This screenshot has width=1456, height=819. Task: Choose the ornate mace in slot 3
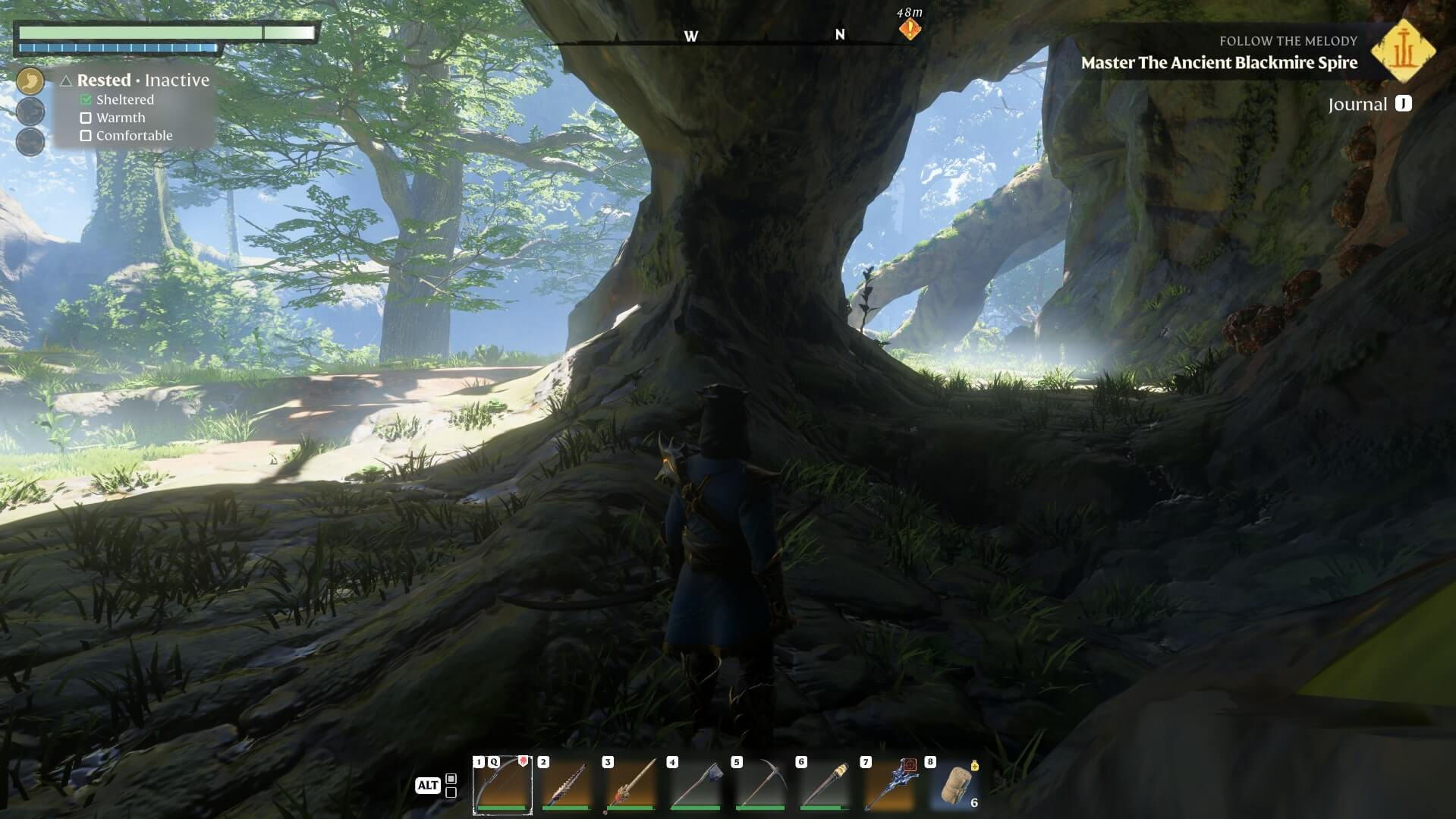pyautogui.click(x=631, y=785)
